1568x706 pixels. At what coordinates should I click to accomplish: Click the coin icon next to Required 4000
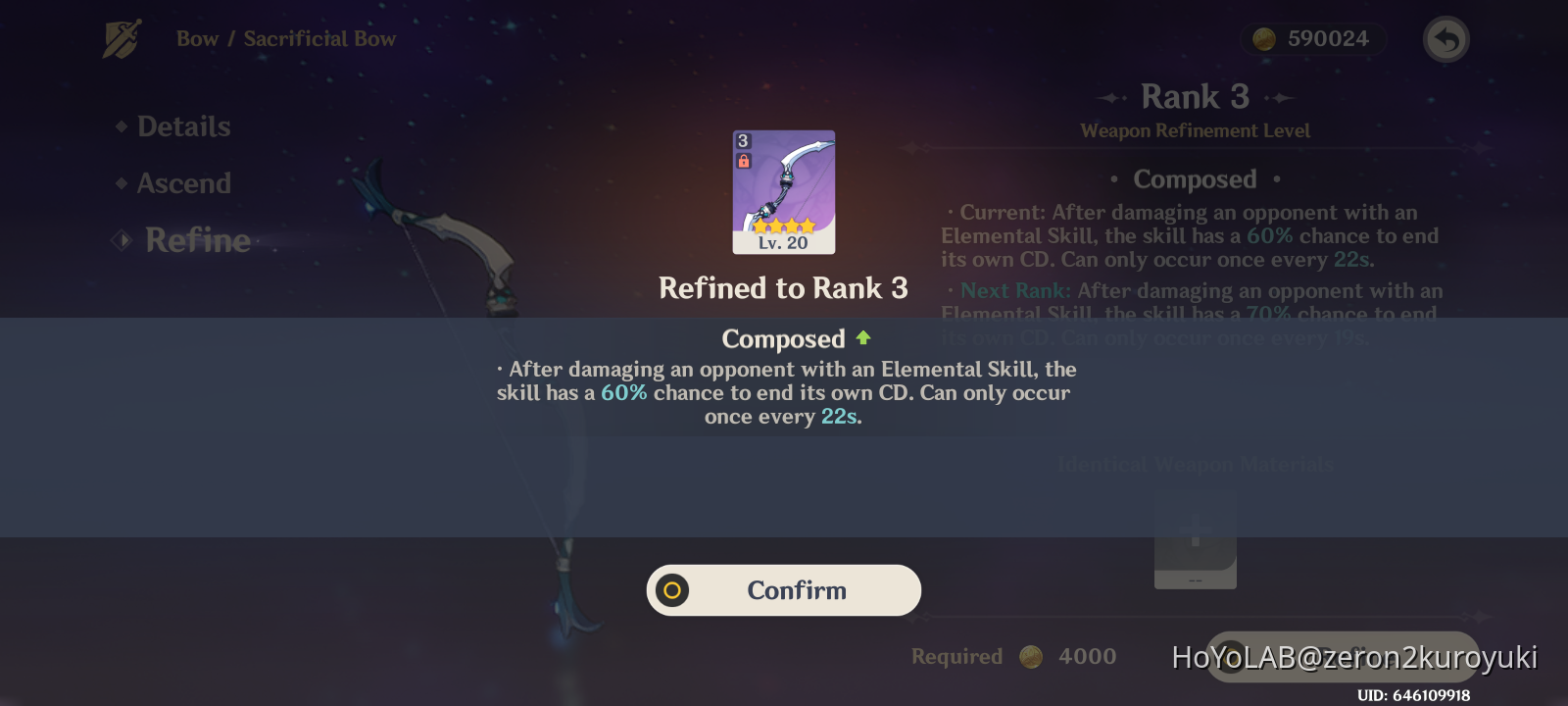click(x=1030, y=656)
